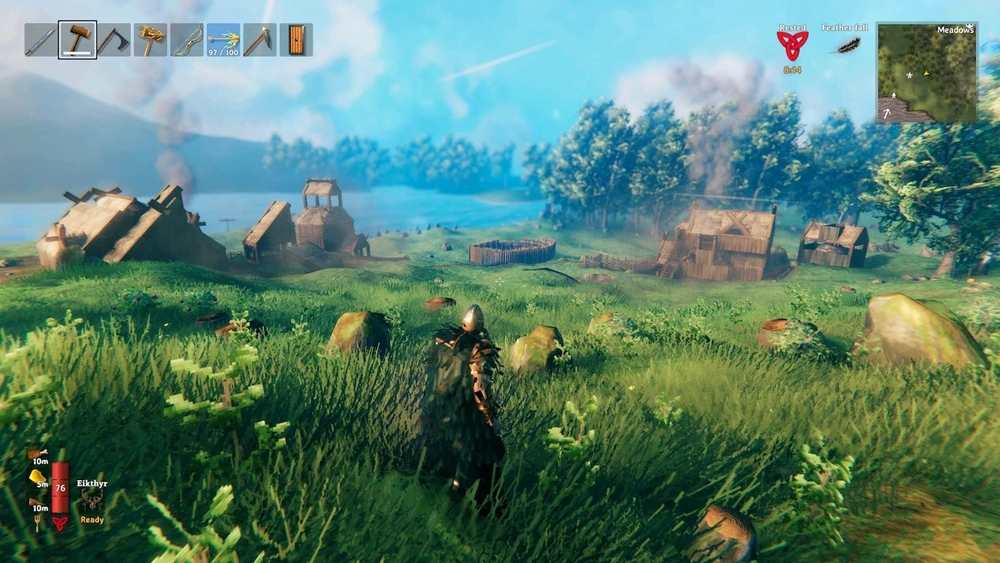The height and width of the screenshot is (563, 1000).
Task: Choose the axe in the hotbar
Action: coord(114,40)
